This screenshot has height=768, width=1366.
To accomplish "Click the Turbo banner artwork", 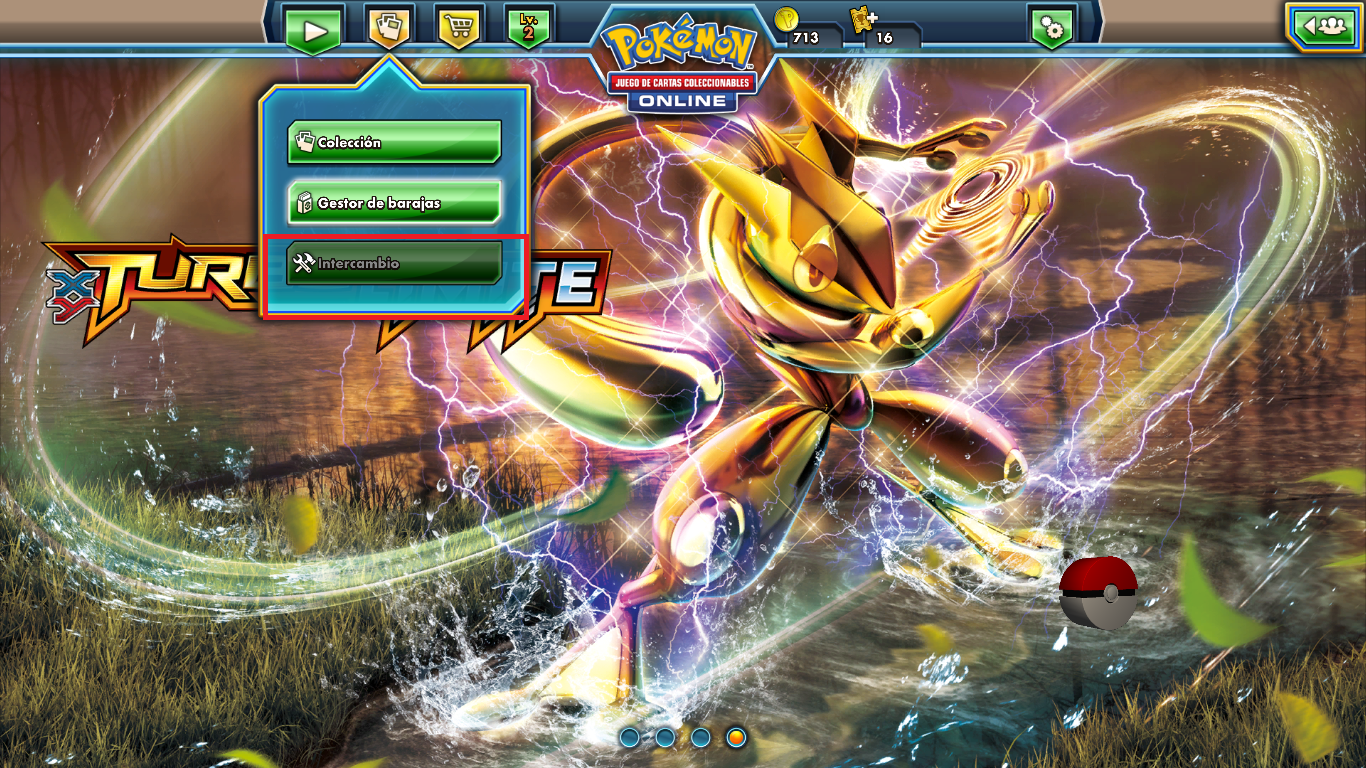I will tap(150, 270).
